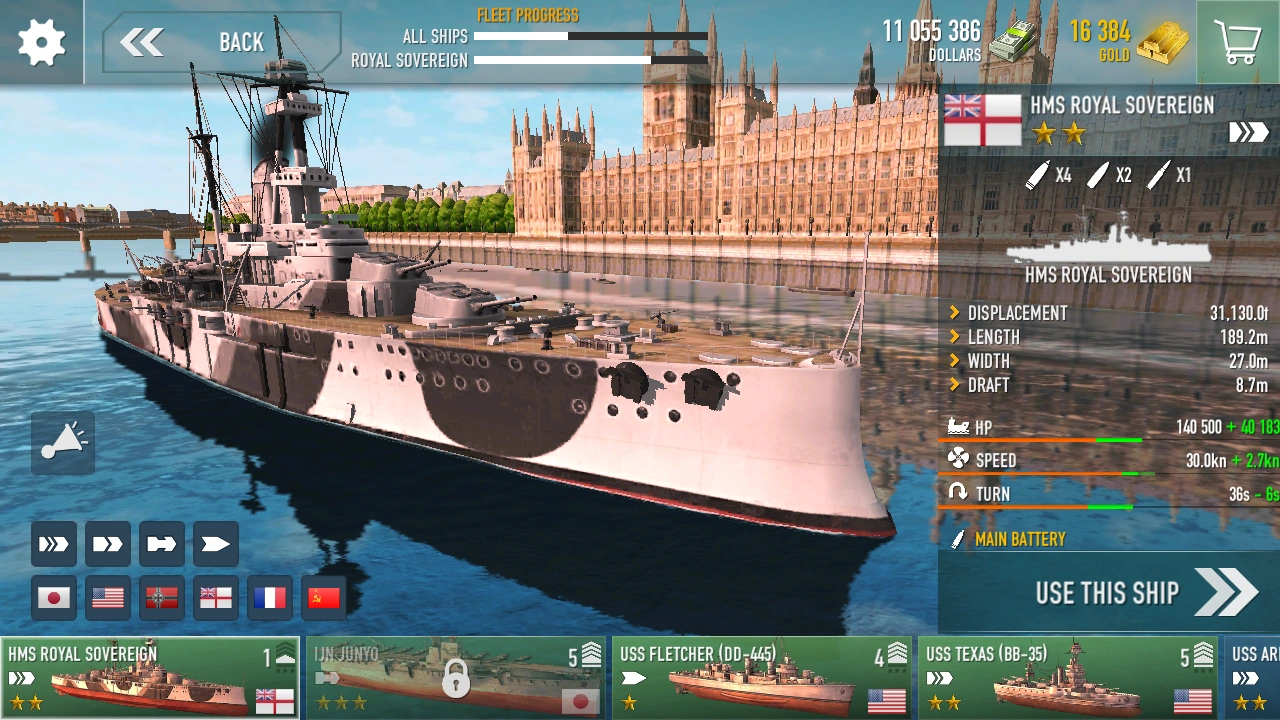This screenshot has height=720, width=1280.
Task: Open the shopping cart store
Action: [x=1238, y=42]
